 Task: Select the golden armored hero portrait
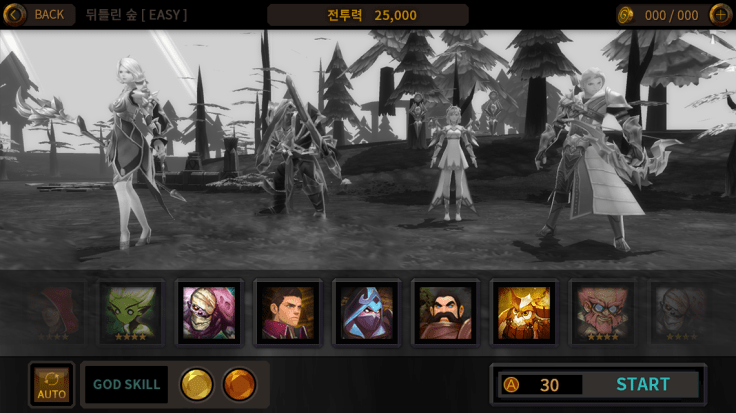tap(523, 312)
